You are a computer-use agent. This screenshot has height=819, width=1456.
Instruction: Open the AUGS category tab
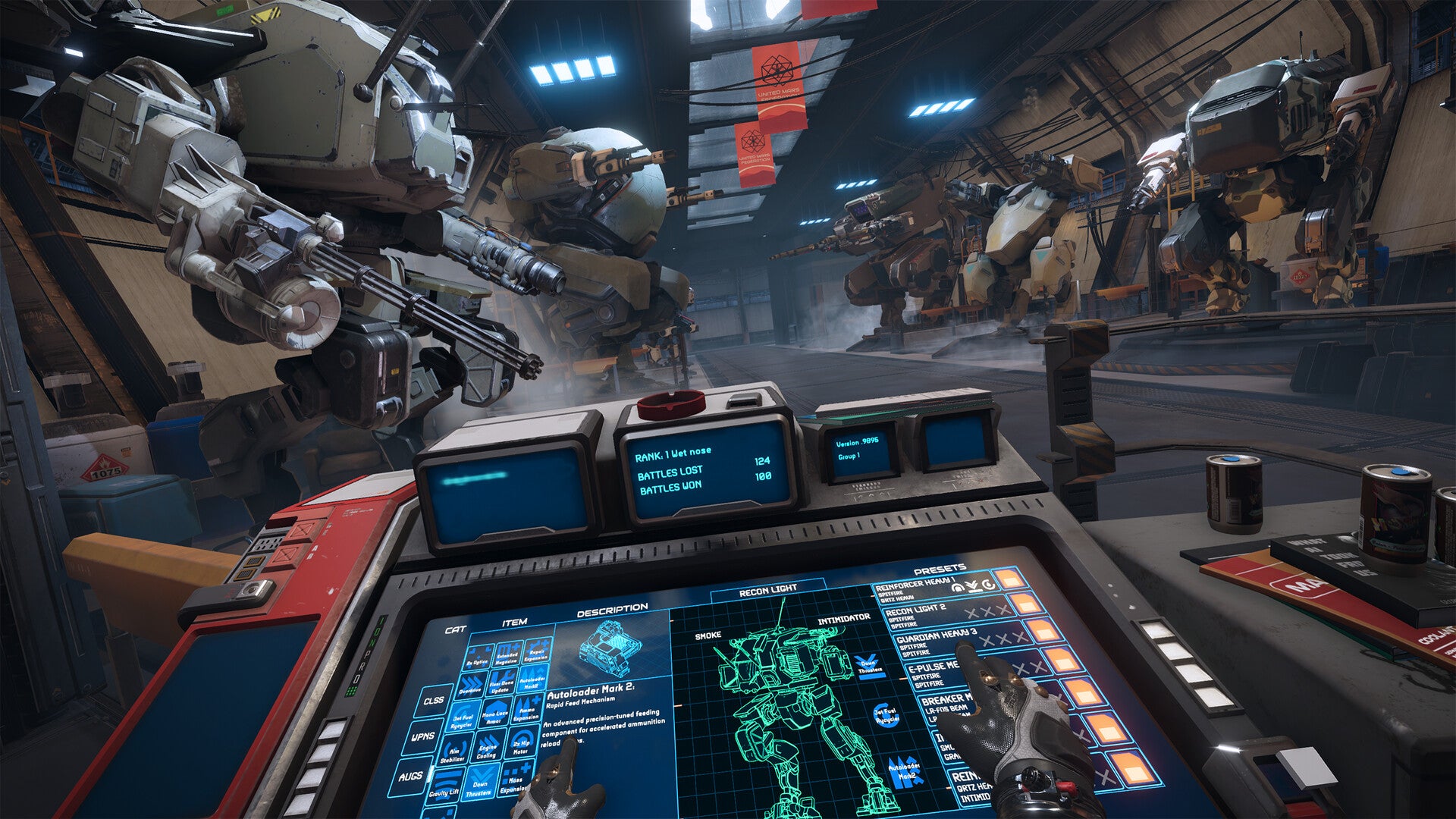pos(410,777)
